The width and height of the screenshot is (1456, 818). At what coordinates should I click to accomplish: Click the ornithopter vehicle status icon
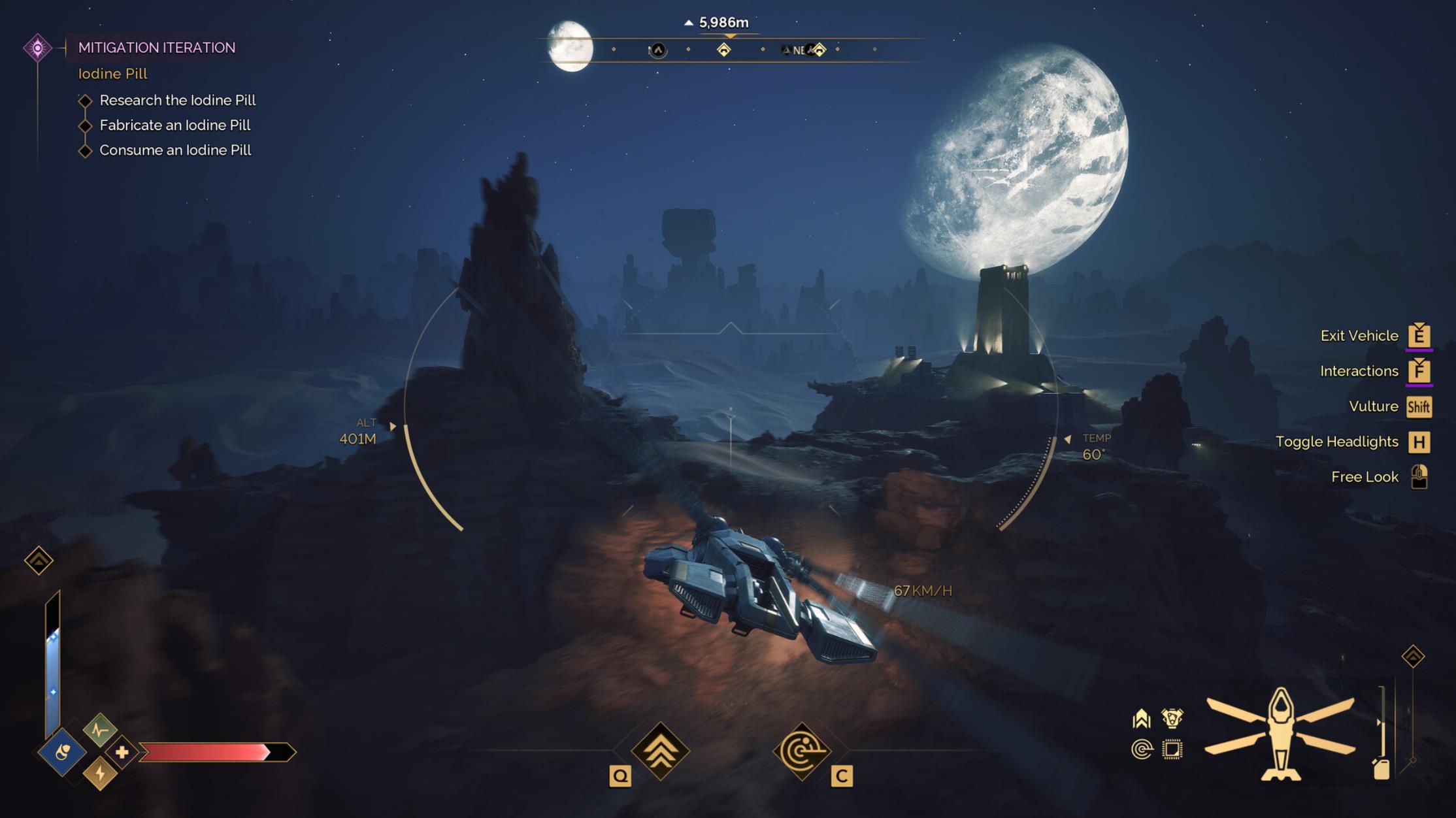[x=1280, y=733]
